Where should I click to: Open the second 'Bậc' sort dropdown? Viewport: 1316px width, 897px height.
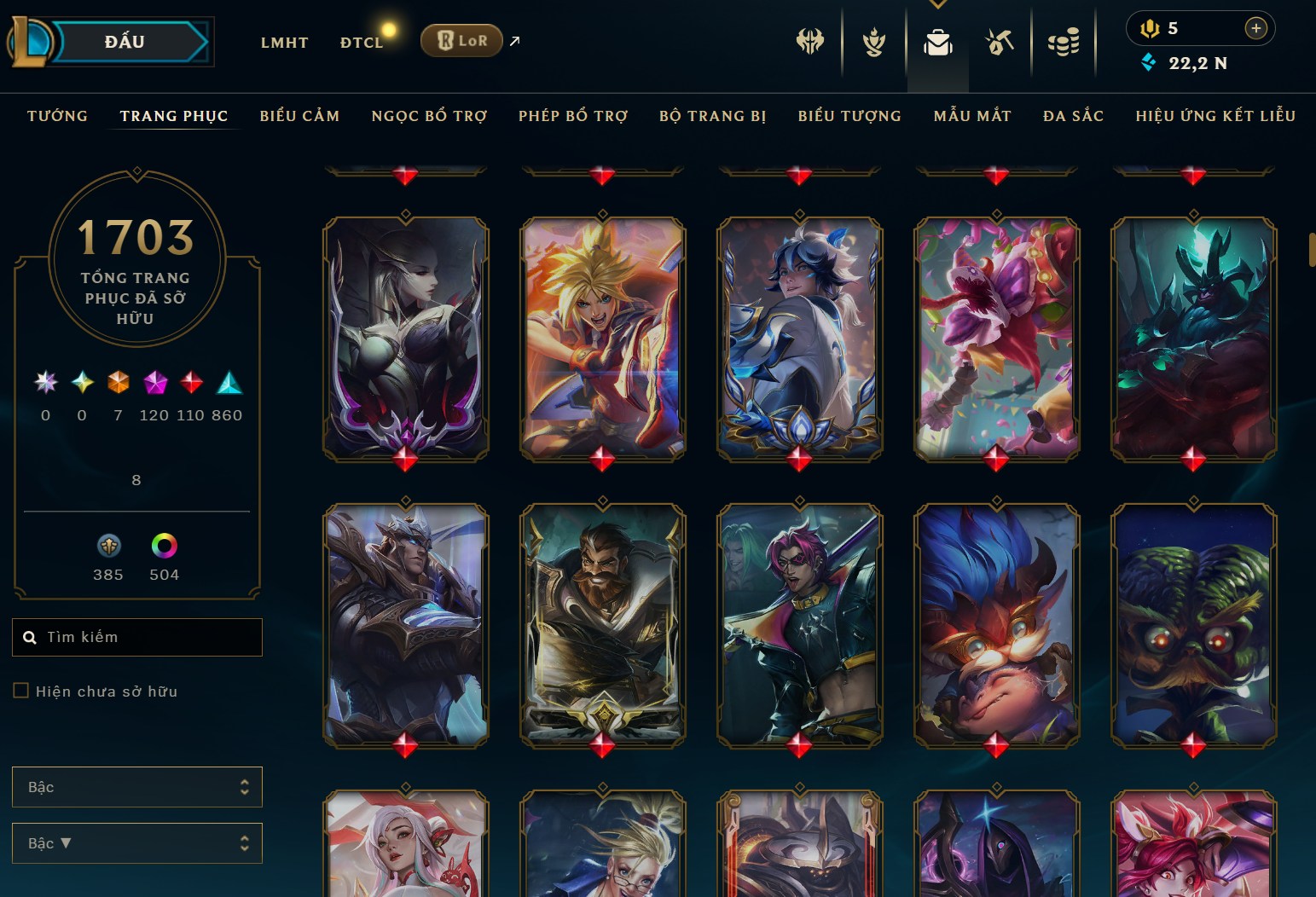pyautogui.click(x=136, y=843)
